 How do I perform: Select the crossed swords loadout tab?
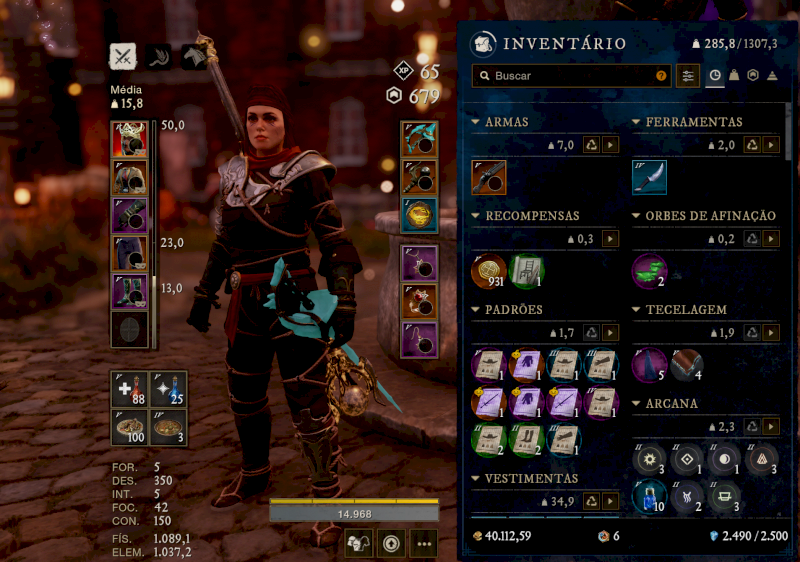tap(123, 57)
